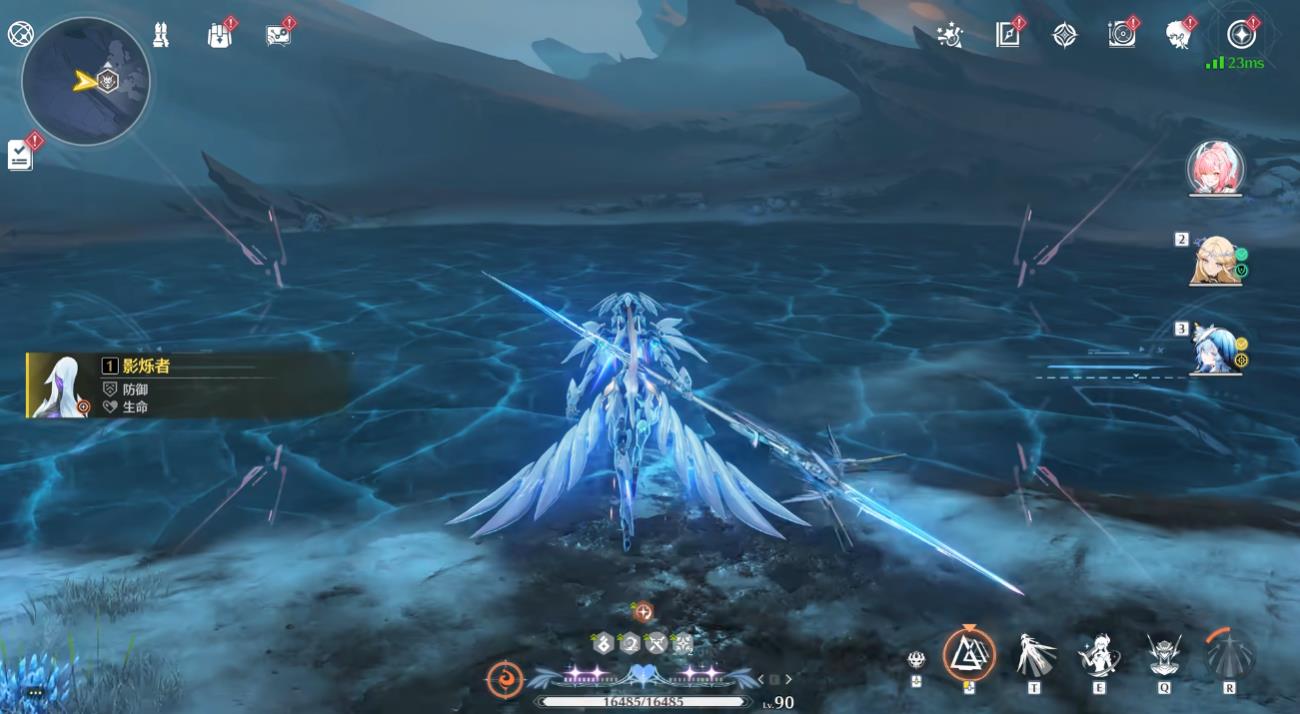Open the character profile head icon

coord(1178,35)
